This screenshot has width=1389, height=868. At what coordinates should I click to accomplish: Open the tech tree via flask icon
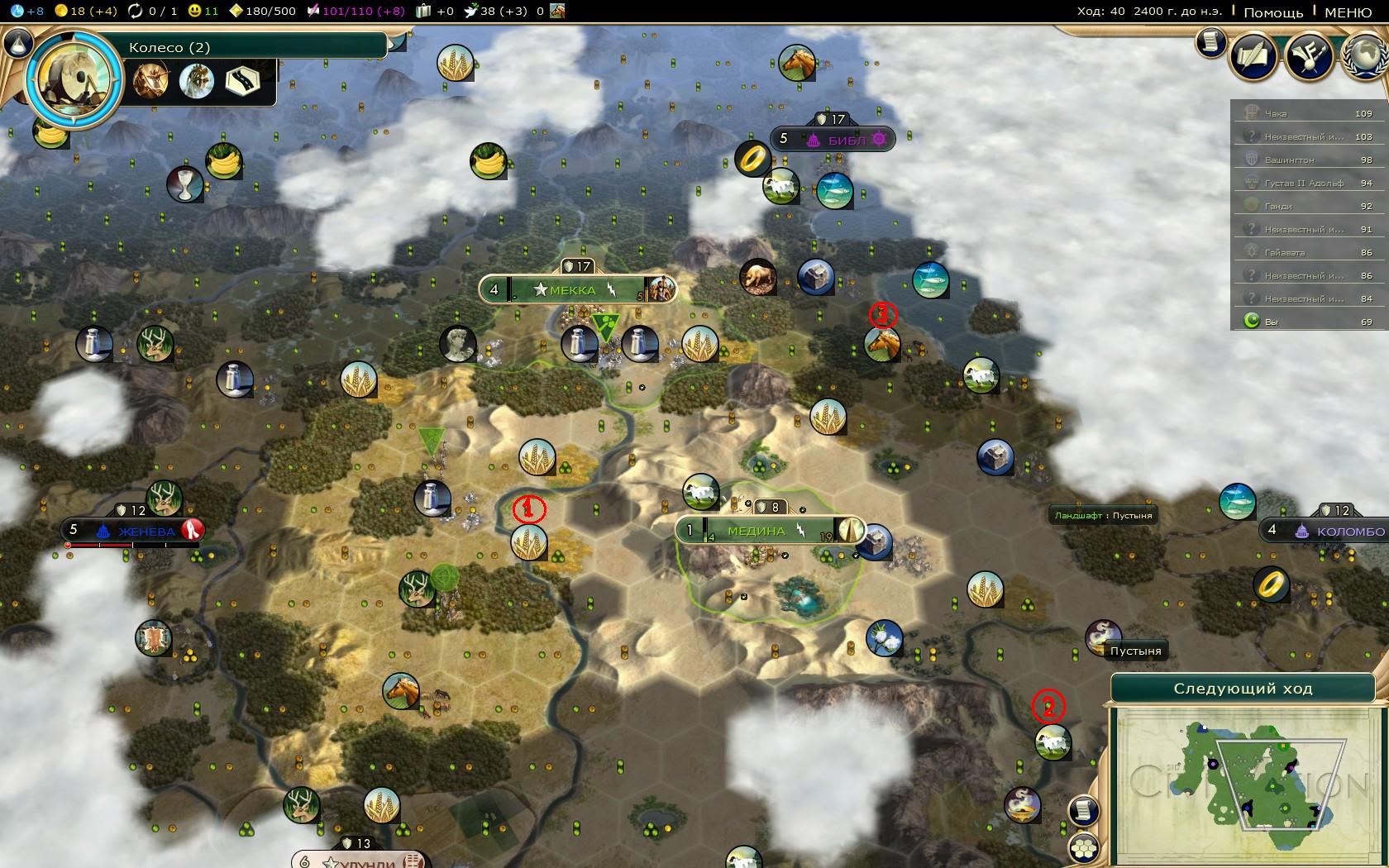point(18,44)
